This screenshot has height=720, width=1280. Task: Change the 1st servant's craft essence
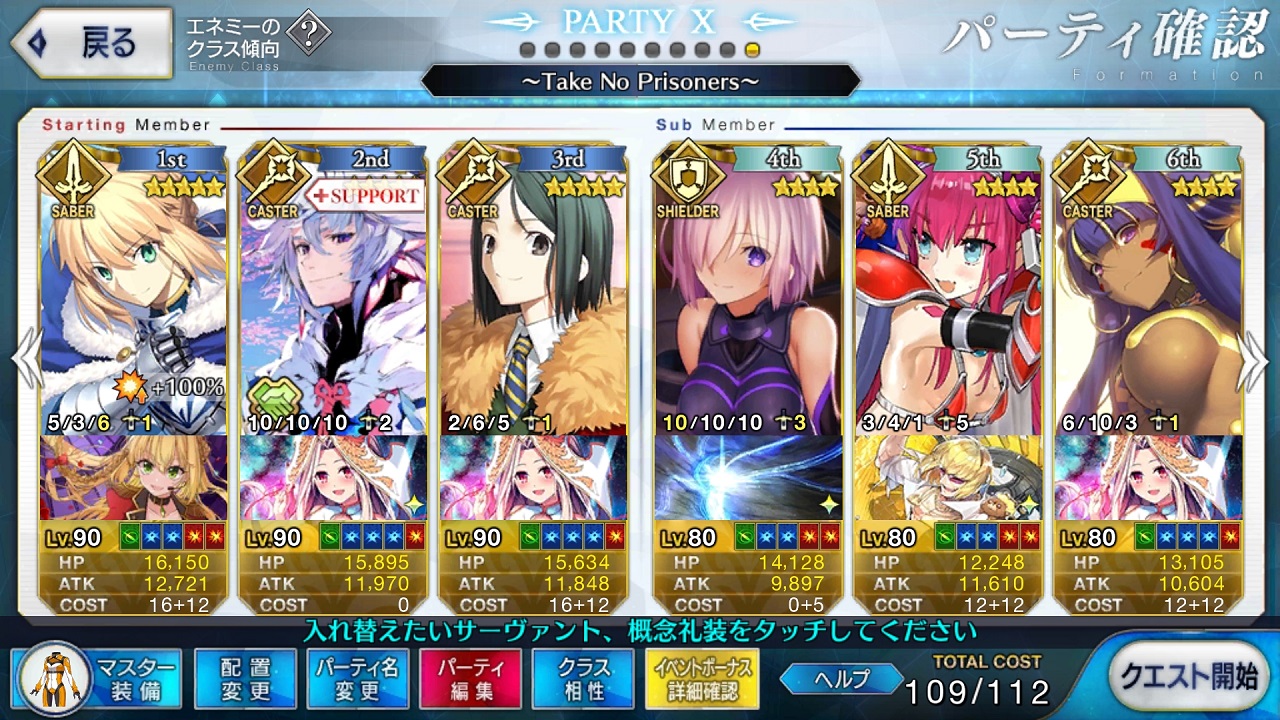click(134, 477)
